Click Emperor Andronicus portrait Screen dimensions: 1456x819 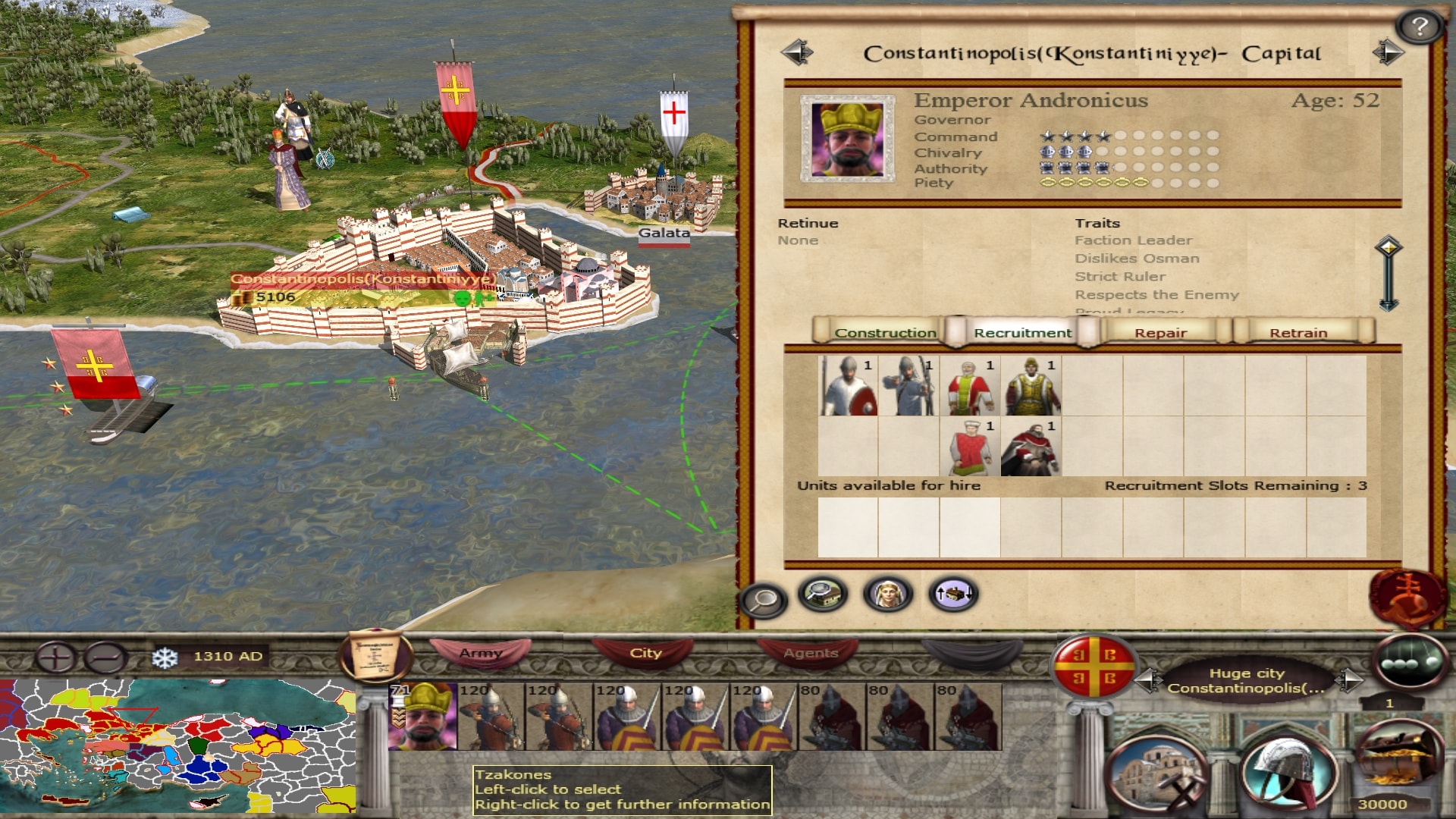pos(847,139)
